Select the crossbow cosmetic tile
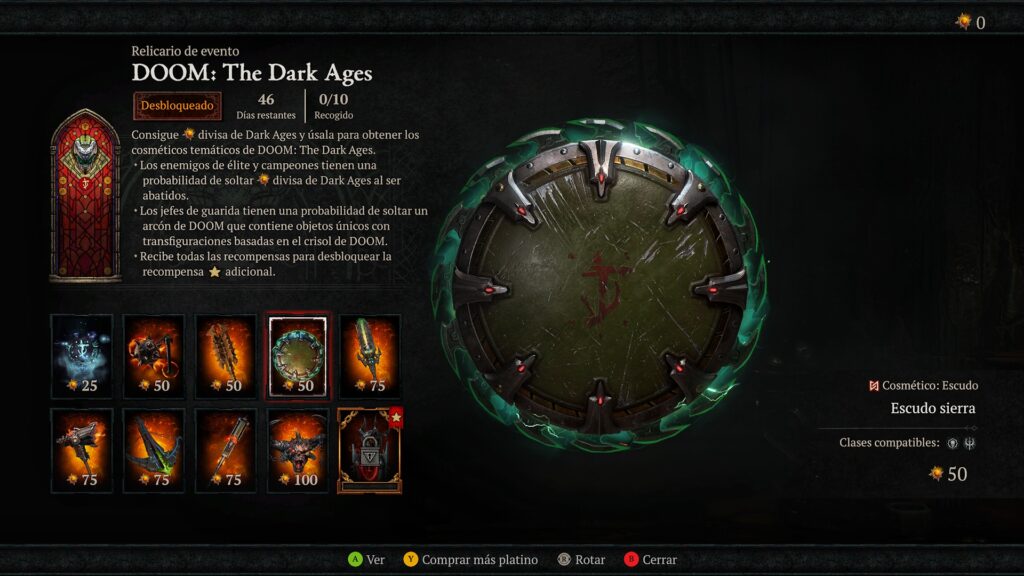 tap(154, 450)
